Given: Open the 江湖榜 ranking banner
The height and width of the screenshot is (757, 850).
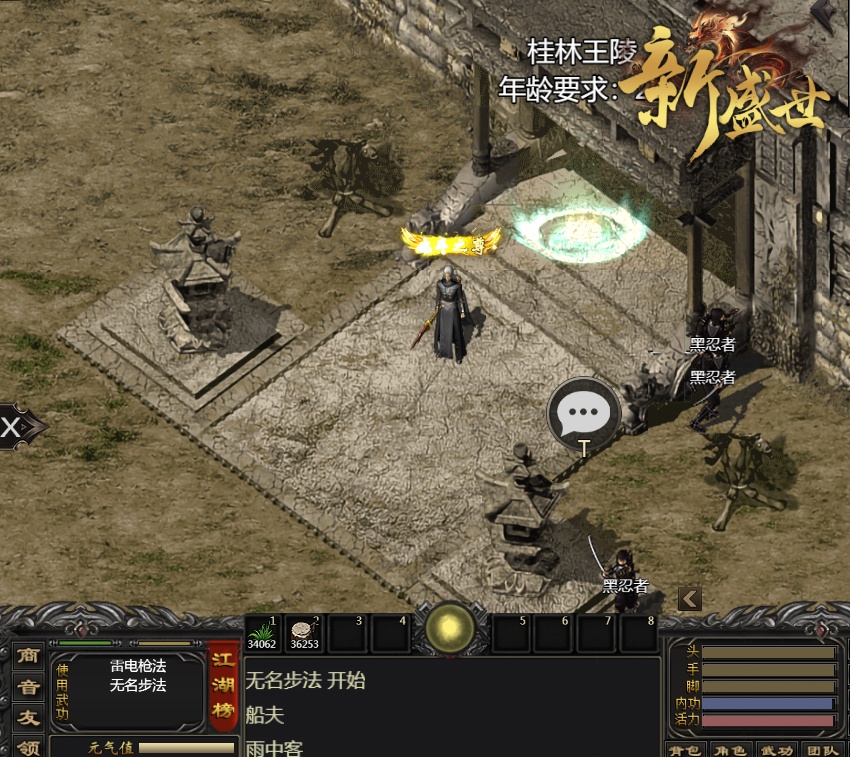Looking at the screenshot, I should coord(223,686).
